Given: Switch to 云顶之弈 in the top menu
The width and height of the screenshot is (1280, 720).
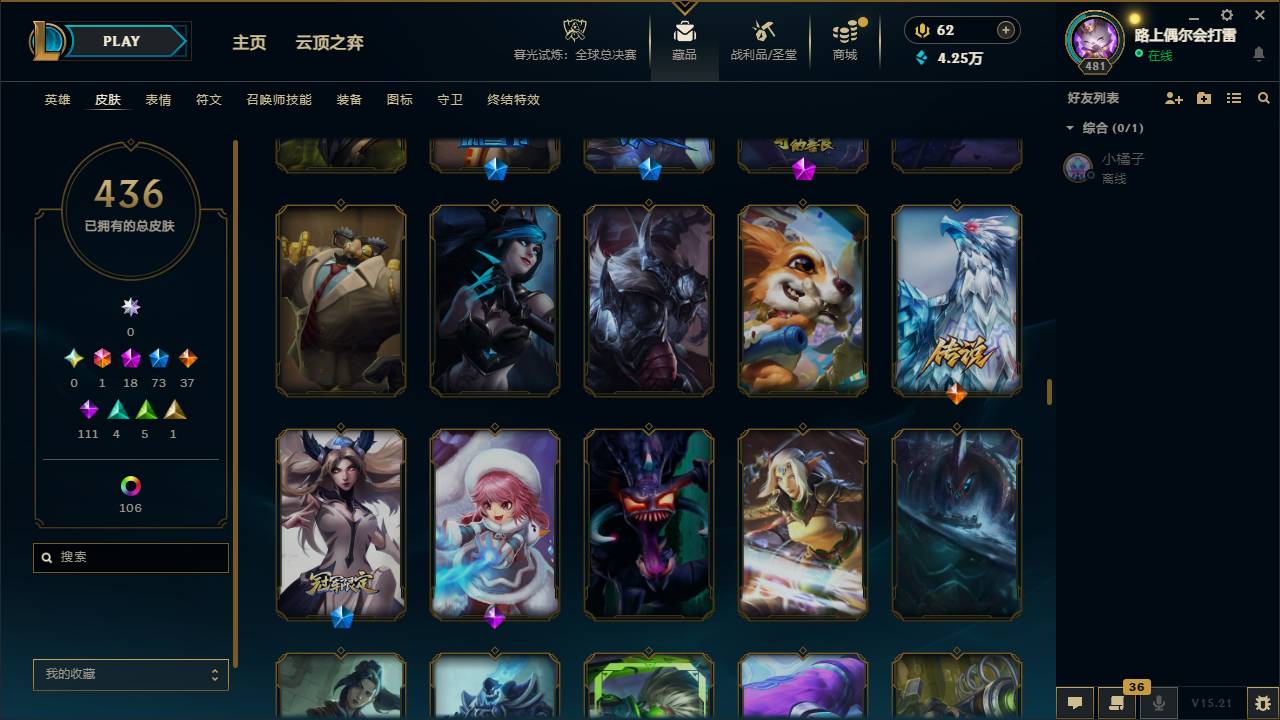Looking at the screenshot, I should [332, 43].
